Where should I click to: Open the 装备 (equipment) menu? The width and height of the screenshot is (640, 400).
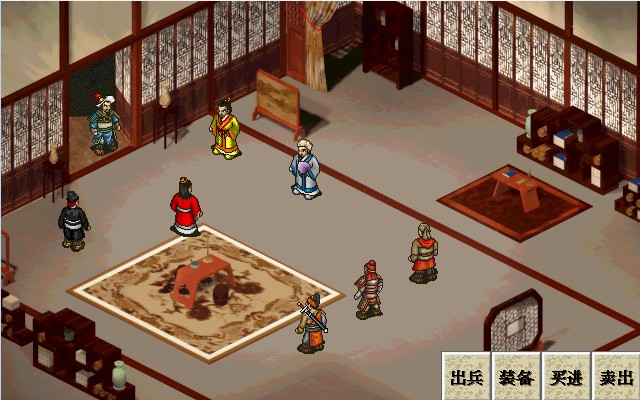coord(516,377)
